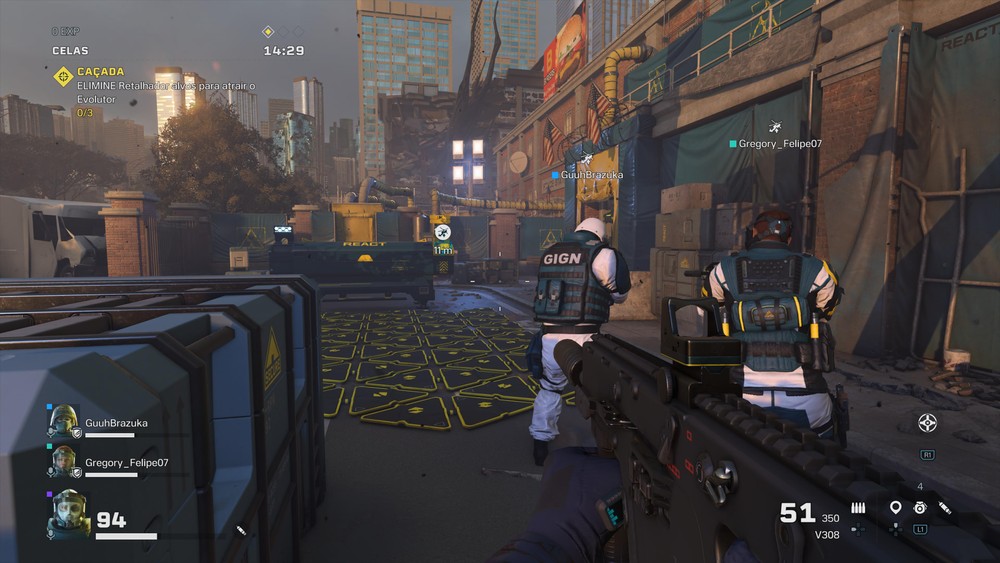Select the ammo type bullets icon
1000x563 pixels.
click(x=858, y=508)
